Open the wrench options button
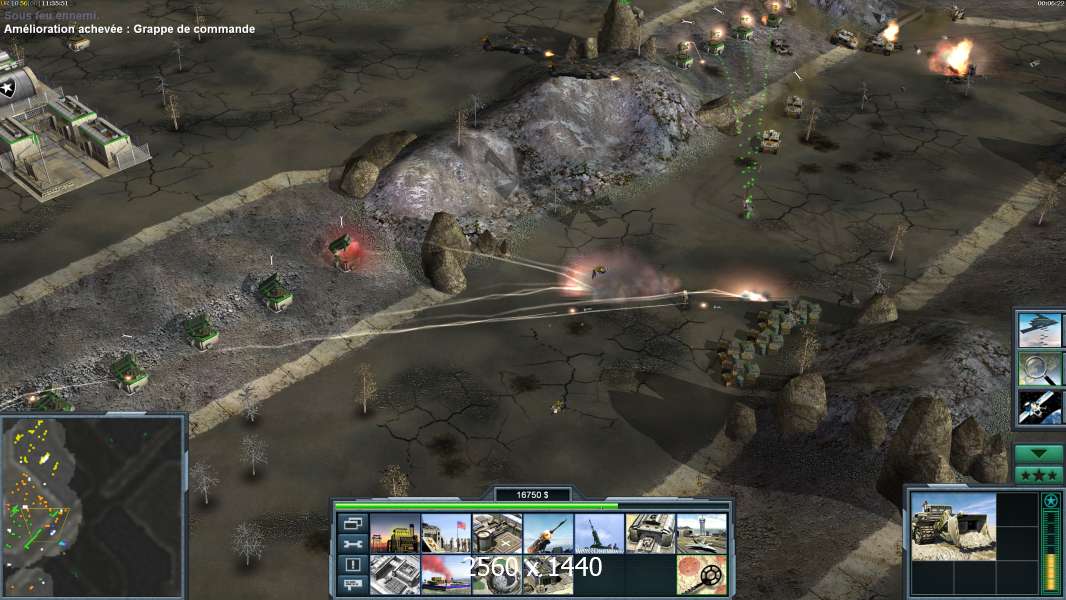The image size is (1066, 600). (352, 544)
